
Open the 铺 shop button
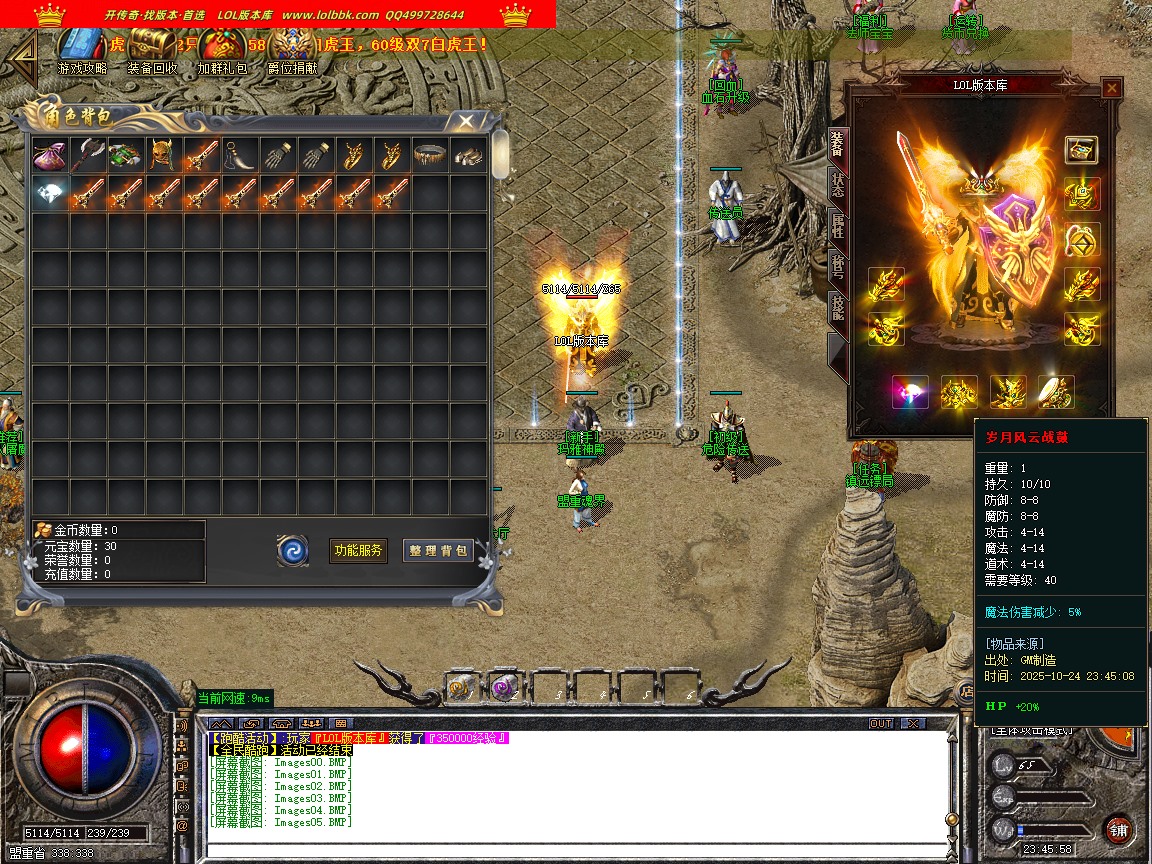pyautogui.click(x=1118, y=829)
